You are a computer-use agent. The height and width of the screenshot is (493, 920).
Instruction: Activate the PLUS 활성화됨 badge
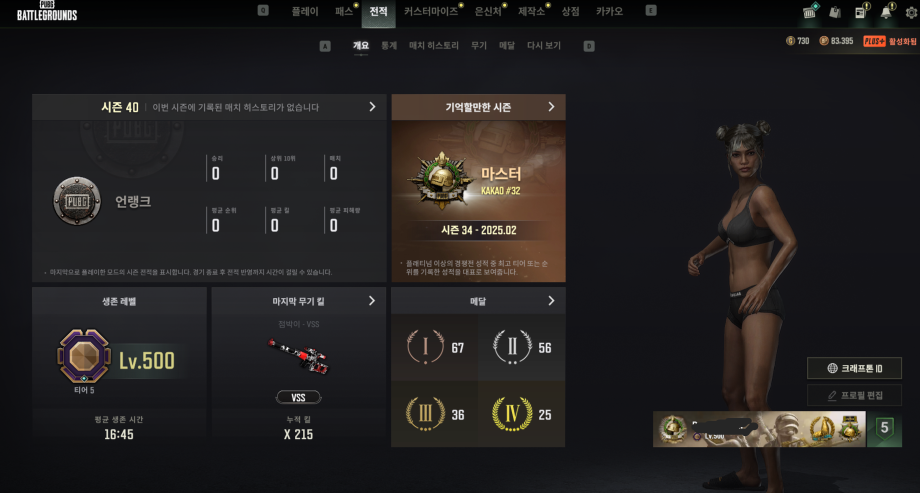click(x=890, y=41)
